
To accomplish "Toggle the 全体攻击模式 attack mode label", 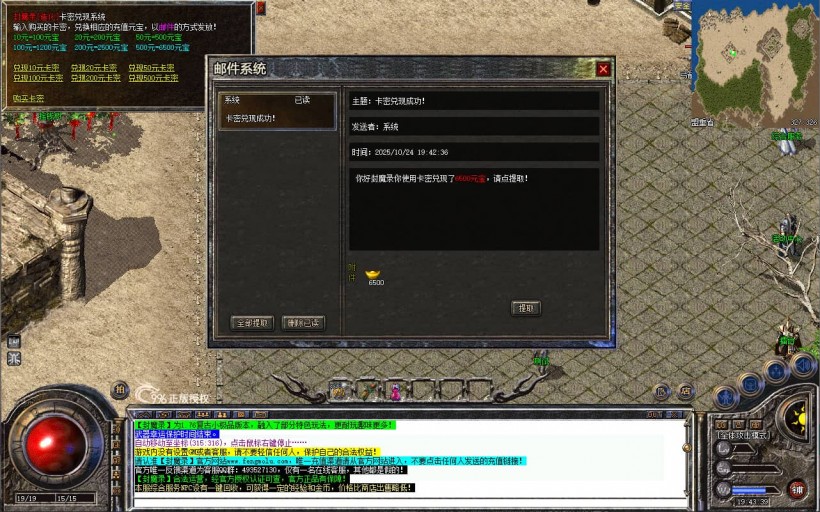I will pos(741,436).
